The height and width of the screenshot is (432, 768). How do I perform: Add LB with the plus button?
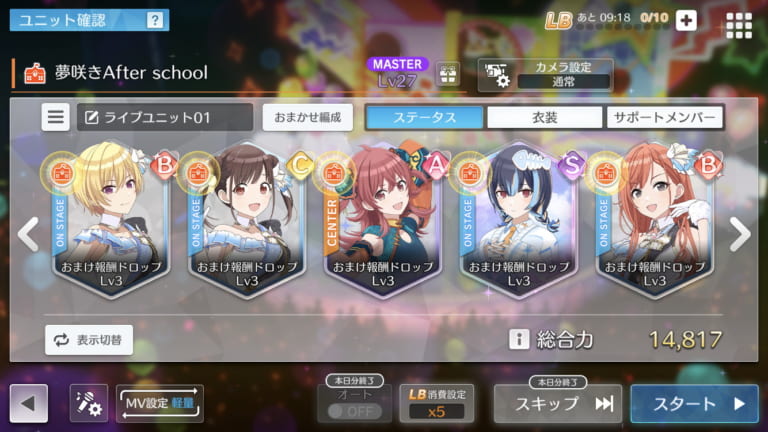(x=686, y=20)
